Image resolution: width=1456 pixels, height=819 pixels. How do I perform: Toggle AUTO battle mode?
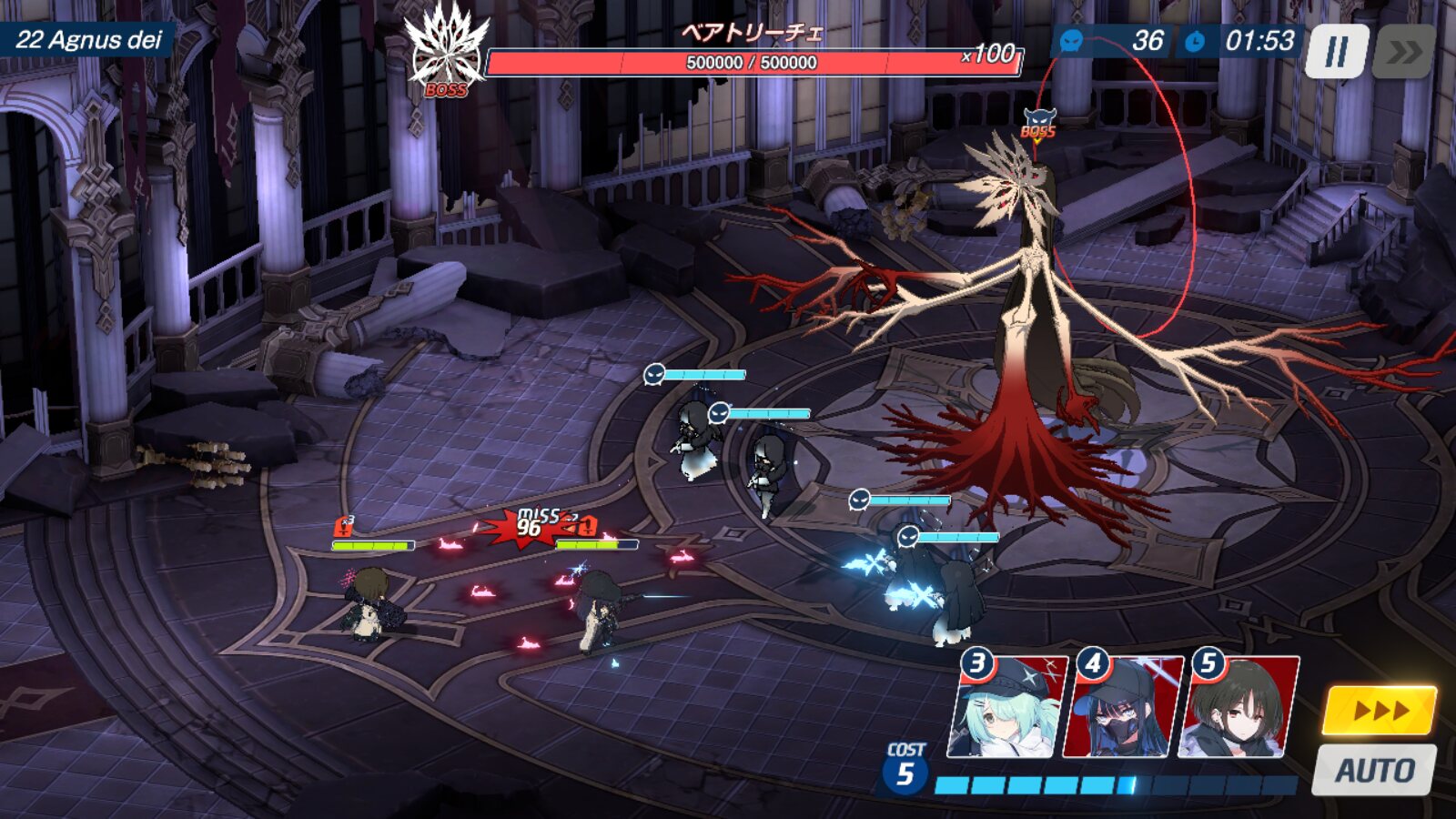coord(1374,770)
